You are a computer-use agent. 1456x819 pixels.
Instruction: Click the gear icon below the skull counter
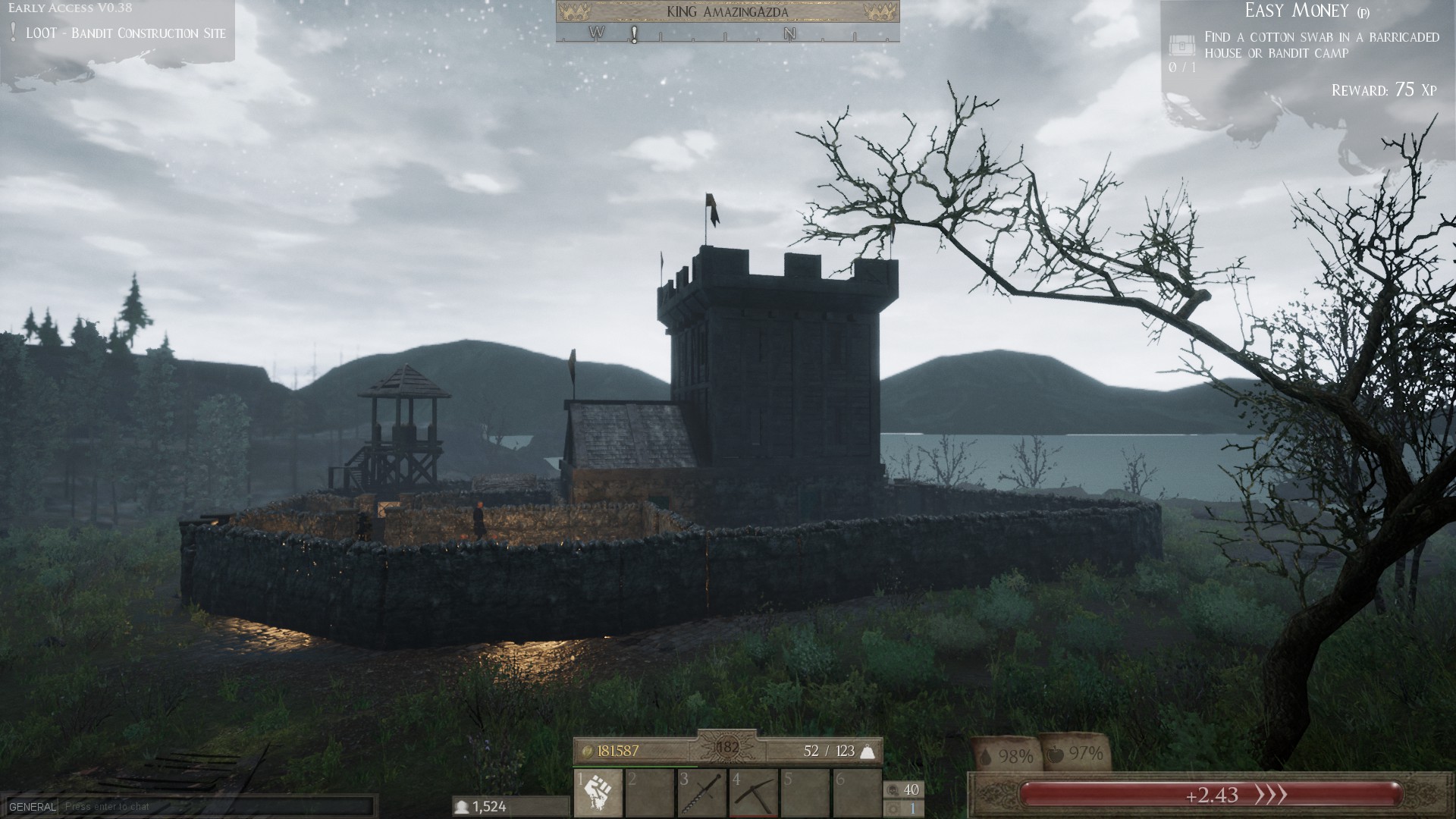click(893, 808)
